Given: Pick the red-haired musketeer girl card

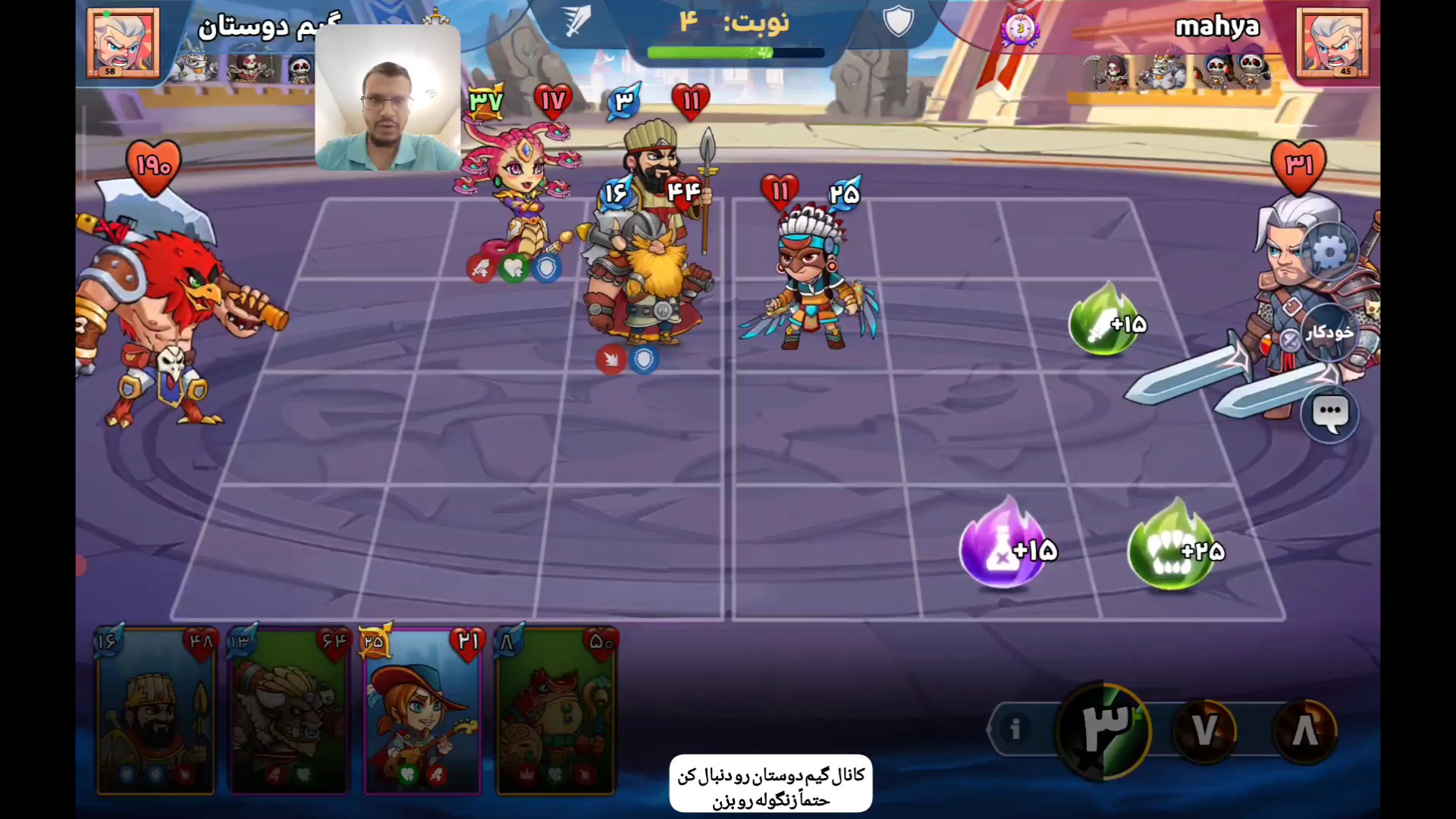Looking at the screenshot, I should 422,713.
